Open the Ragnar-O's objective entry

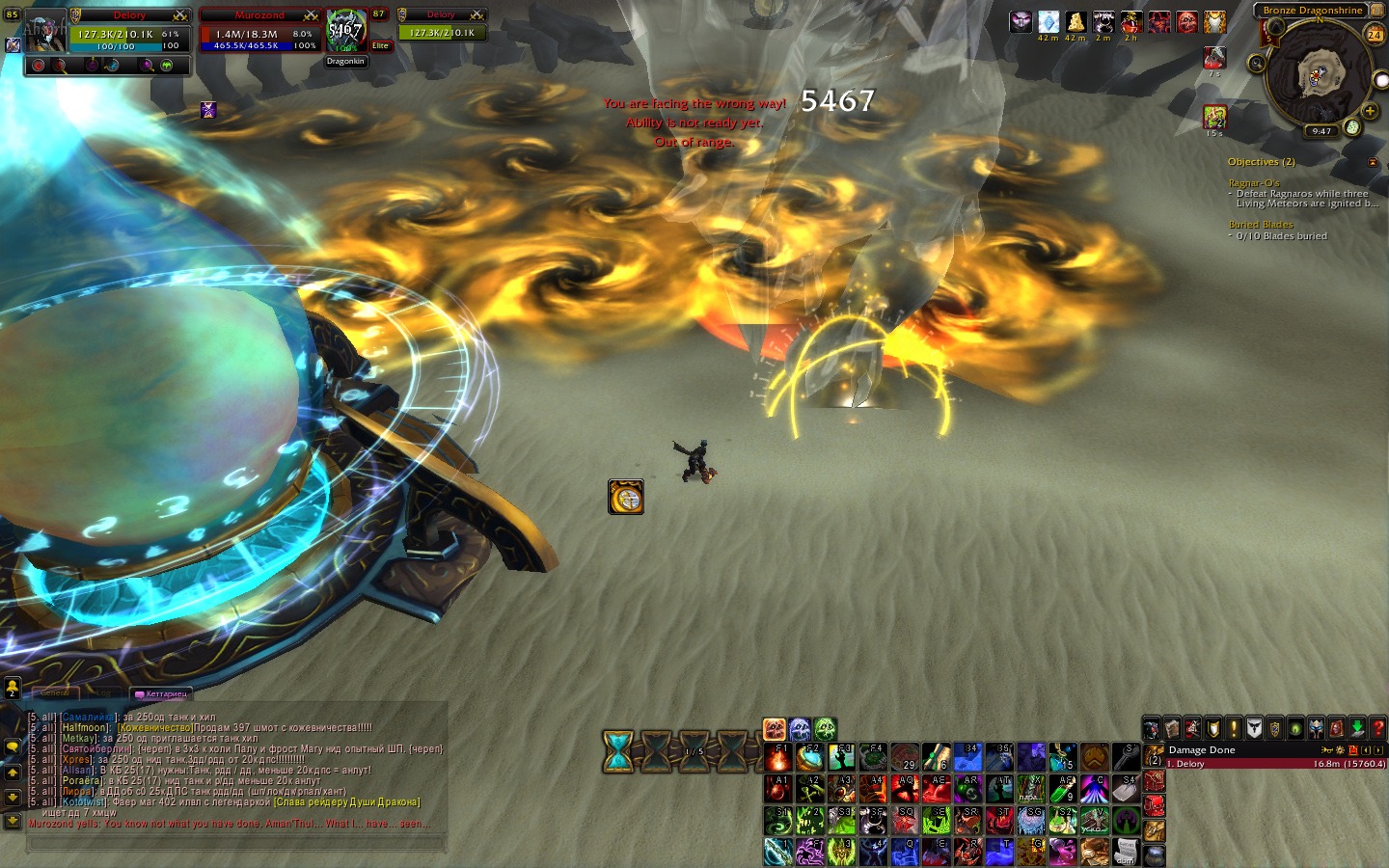pyautogui.click(x=1254, y=183)
